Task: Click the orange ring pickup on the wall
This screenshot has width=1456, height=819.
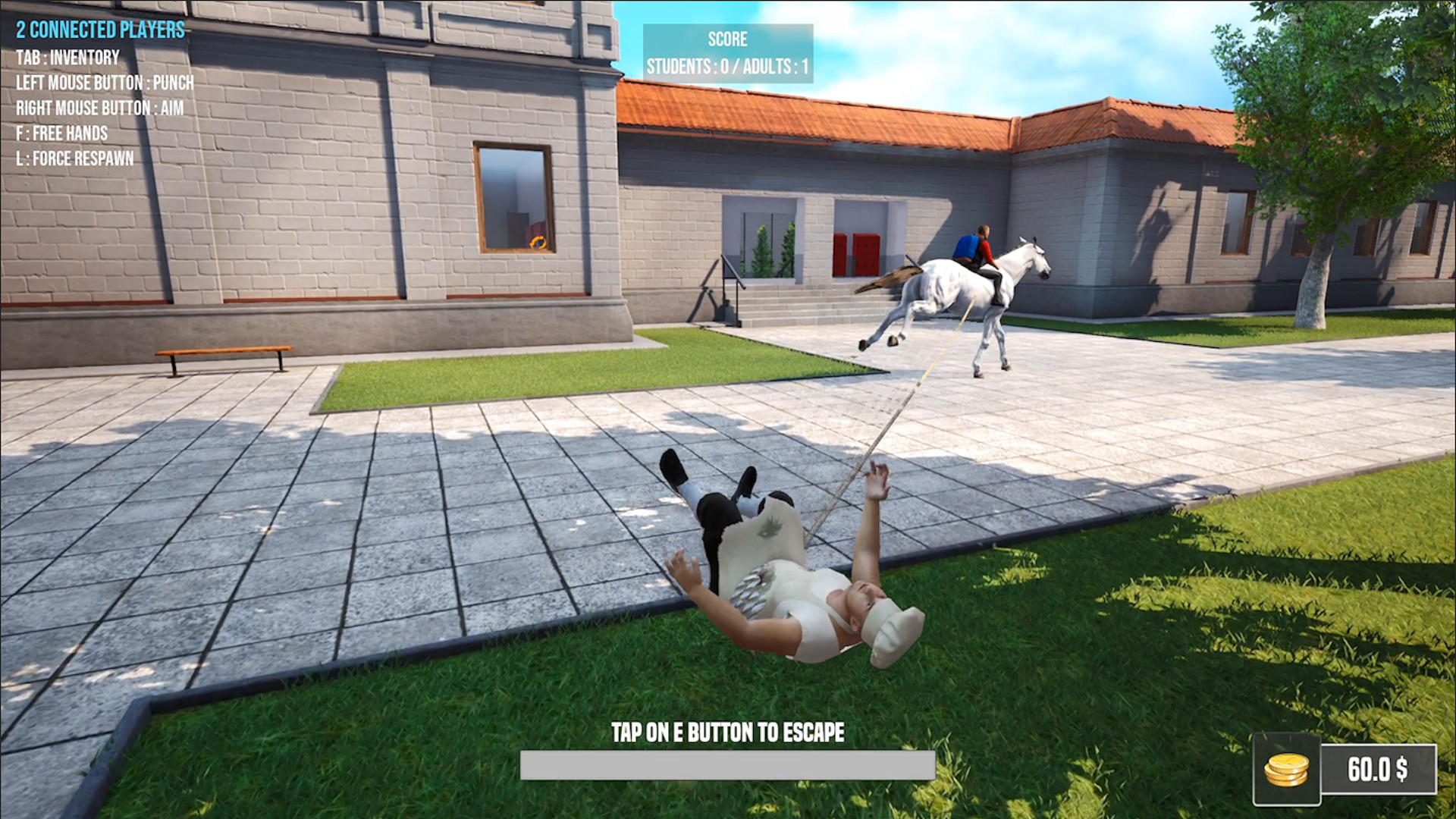Action: coord(539,243)
